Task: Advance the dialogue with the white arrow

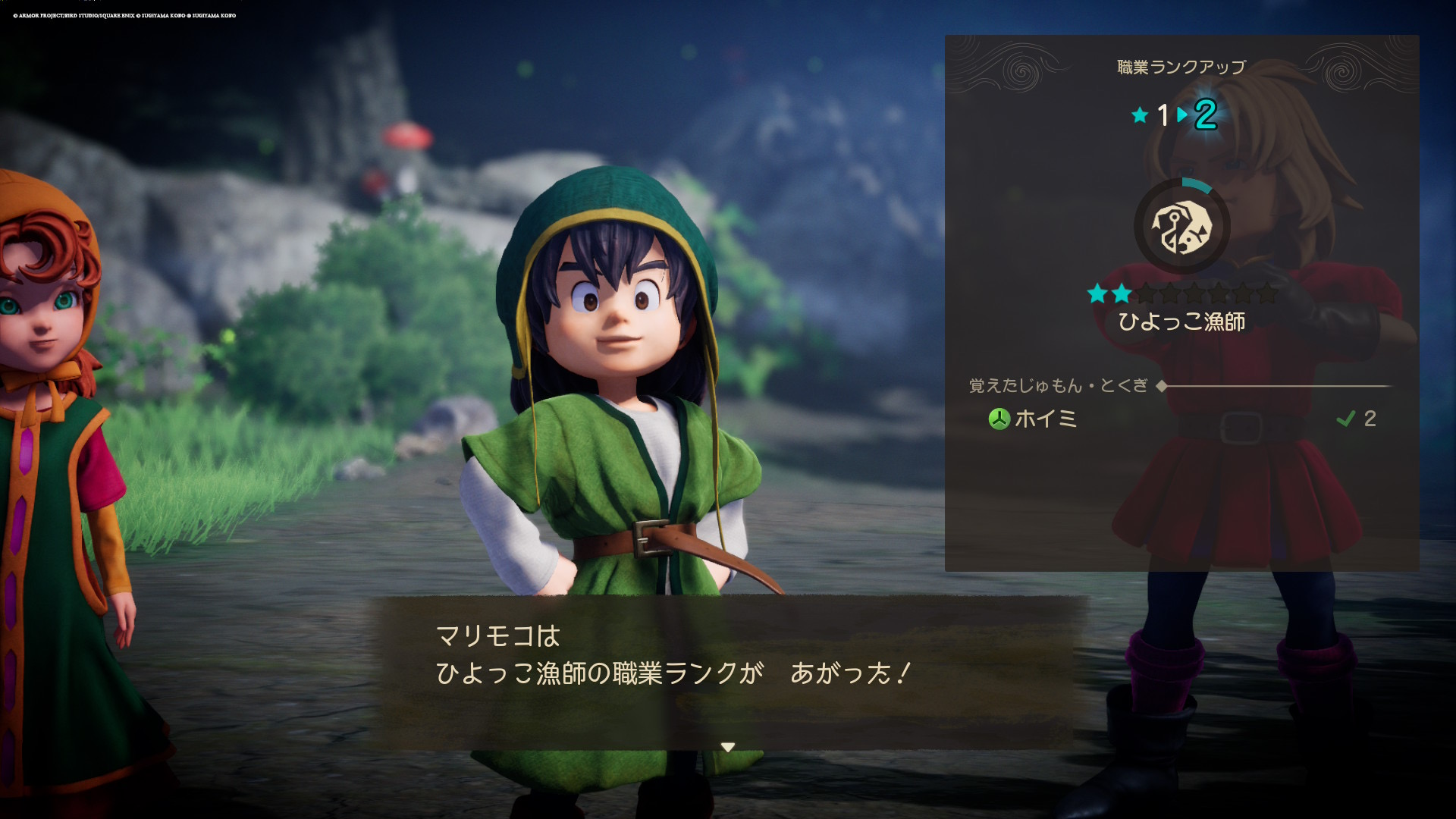Action: [728, 747]
